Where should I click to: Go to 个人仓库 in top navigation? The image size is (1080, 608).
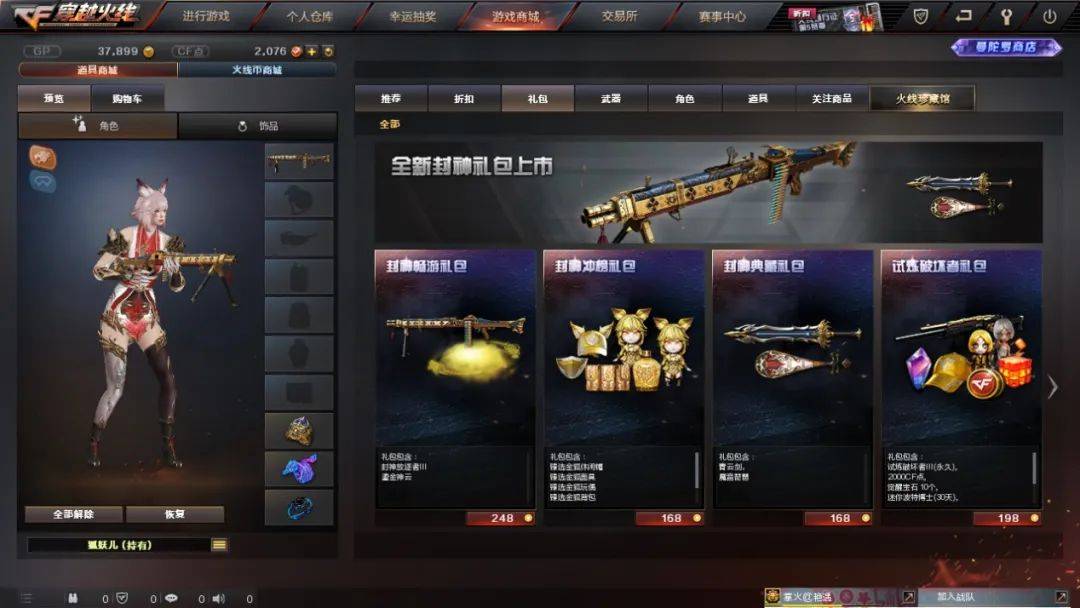pos(309,16)
